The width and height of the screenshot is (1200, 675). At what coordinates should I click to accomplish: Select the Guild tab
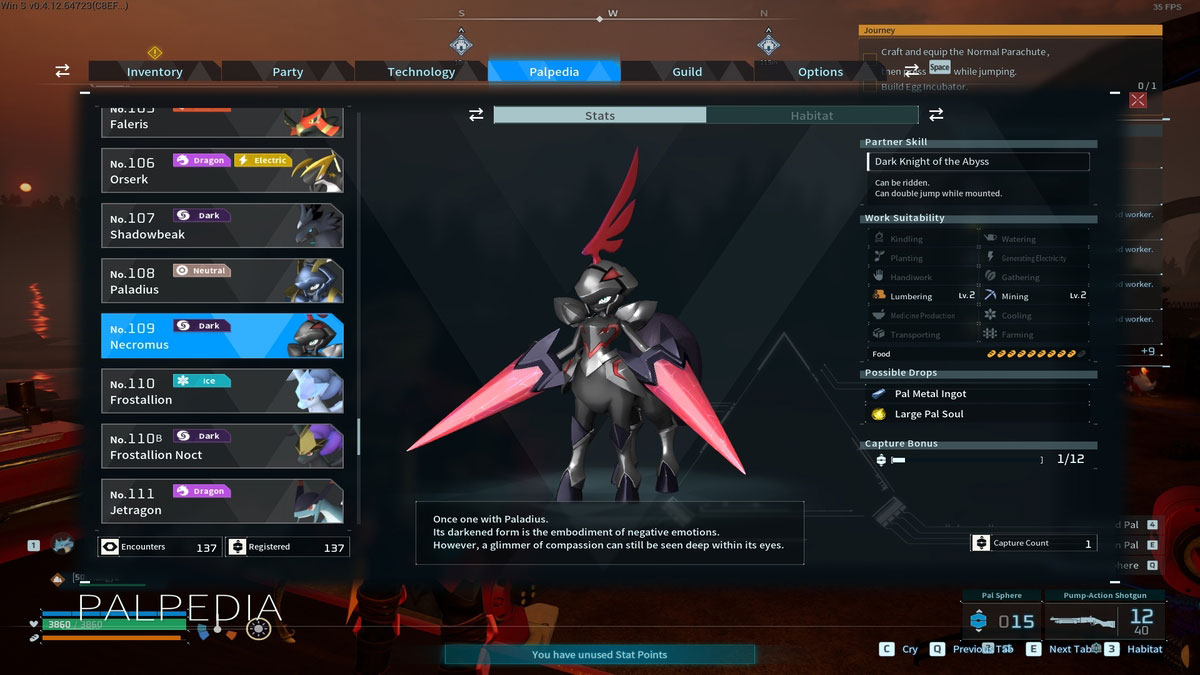point(687,72)
